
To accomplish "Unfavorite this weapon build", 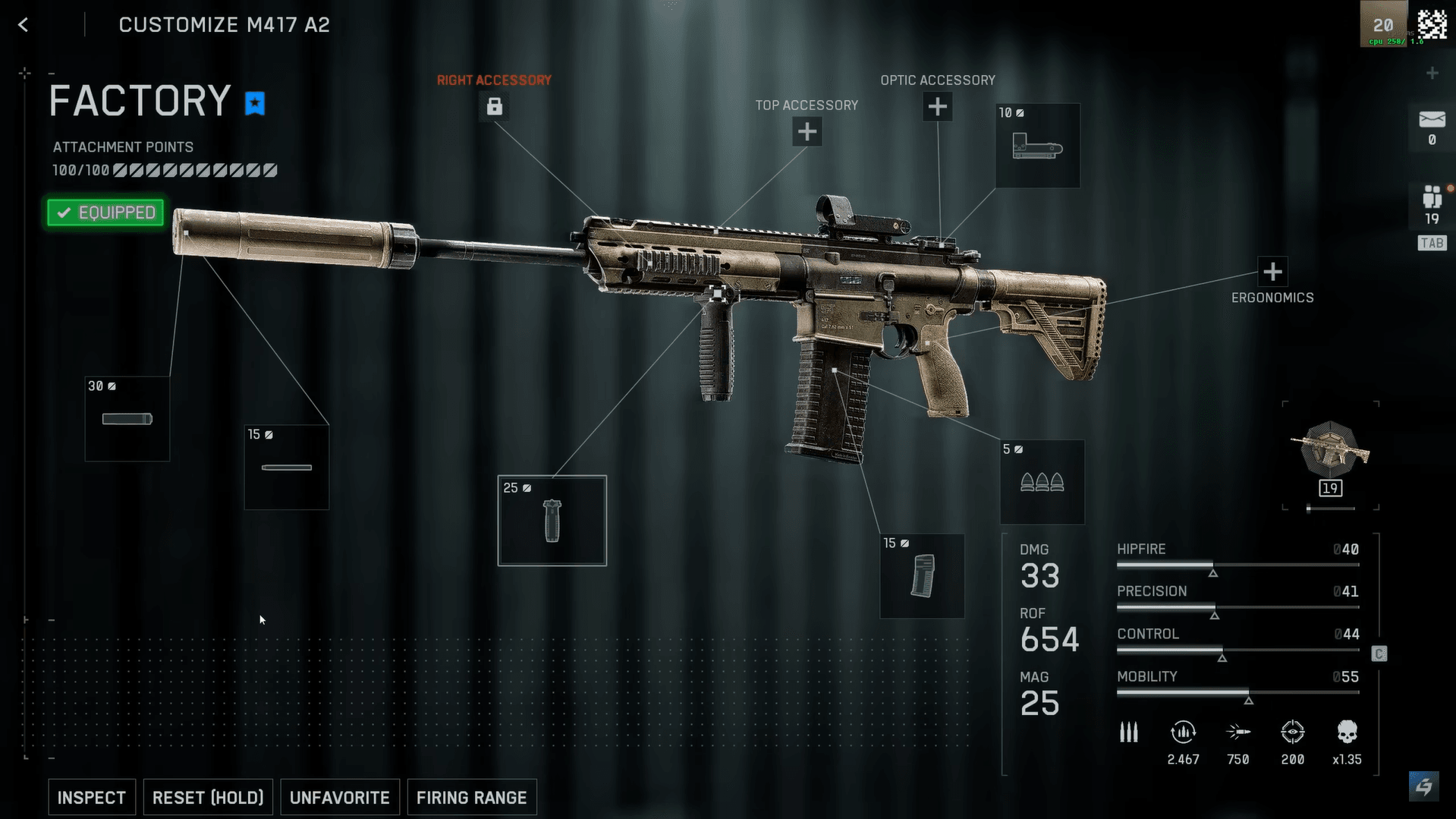I will pyautogui.click(x=339, y=797).
